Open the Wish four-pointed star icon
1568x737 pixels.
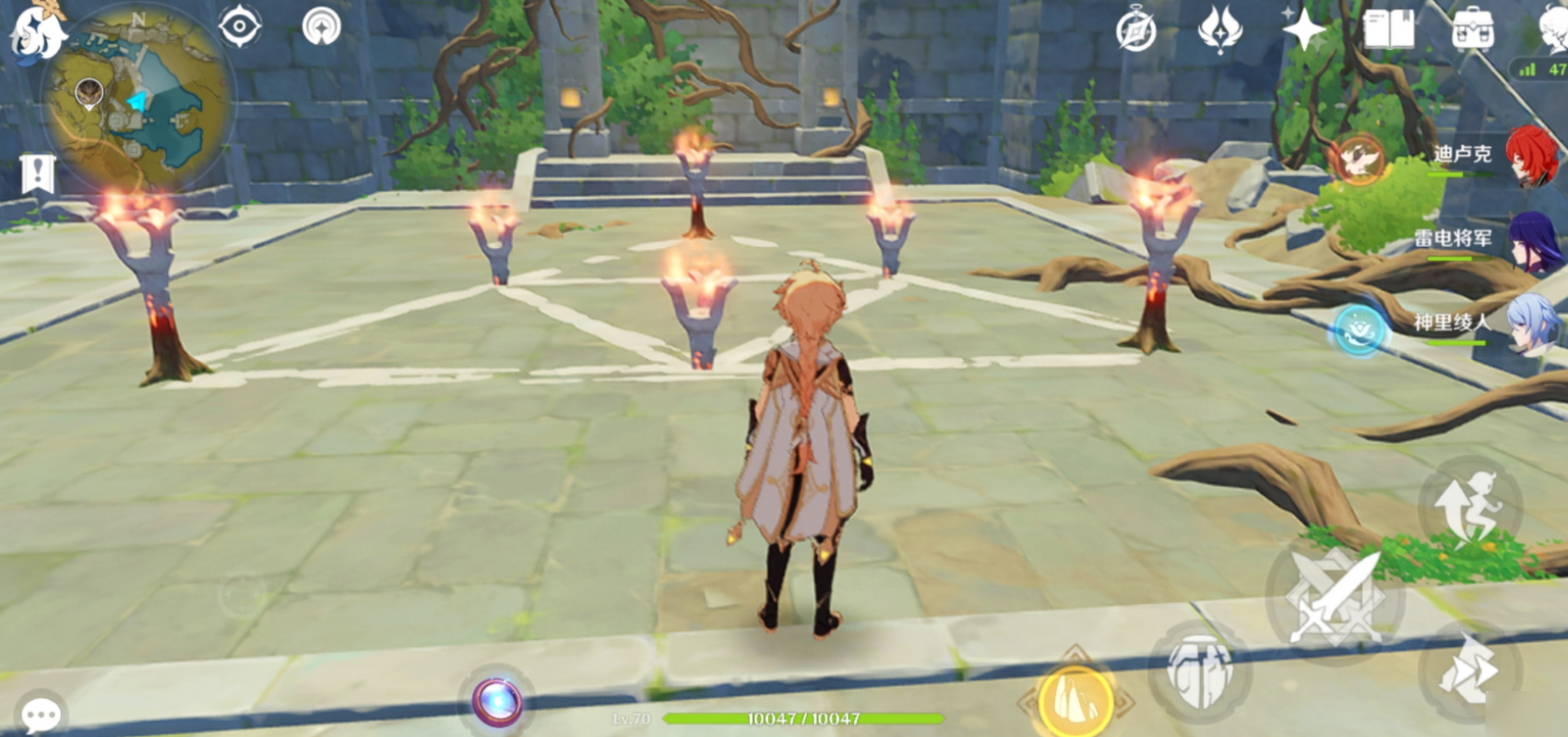[x=1304, y=30]
